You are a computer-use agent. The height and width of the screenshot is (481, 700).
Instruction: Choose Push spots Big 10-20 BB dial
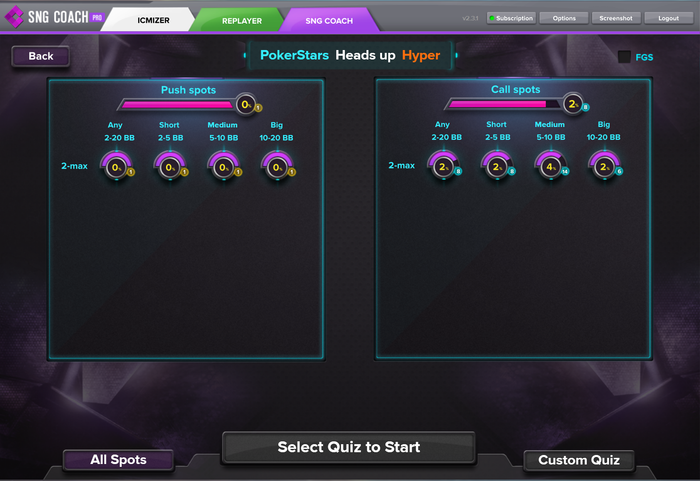pyautogui.click(x=276, y=167)
